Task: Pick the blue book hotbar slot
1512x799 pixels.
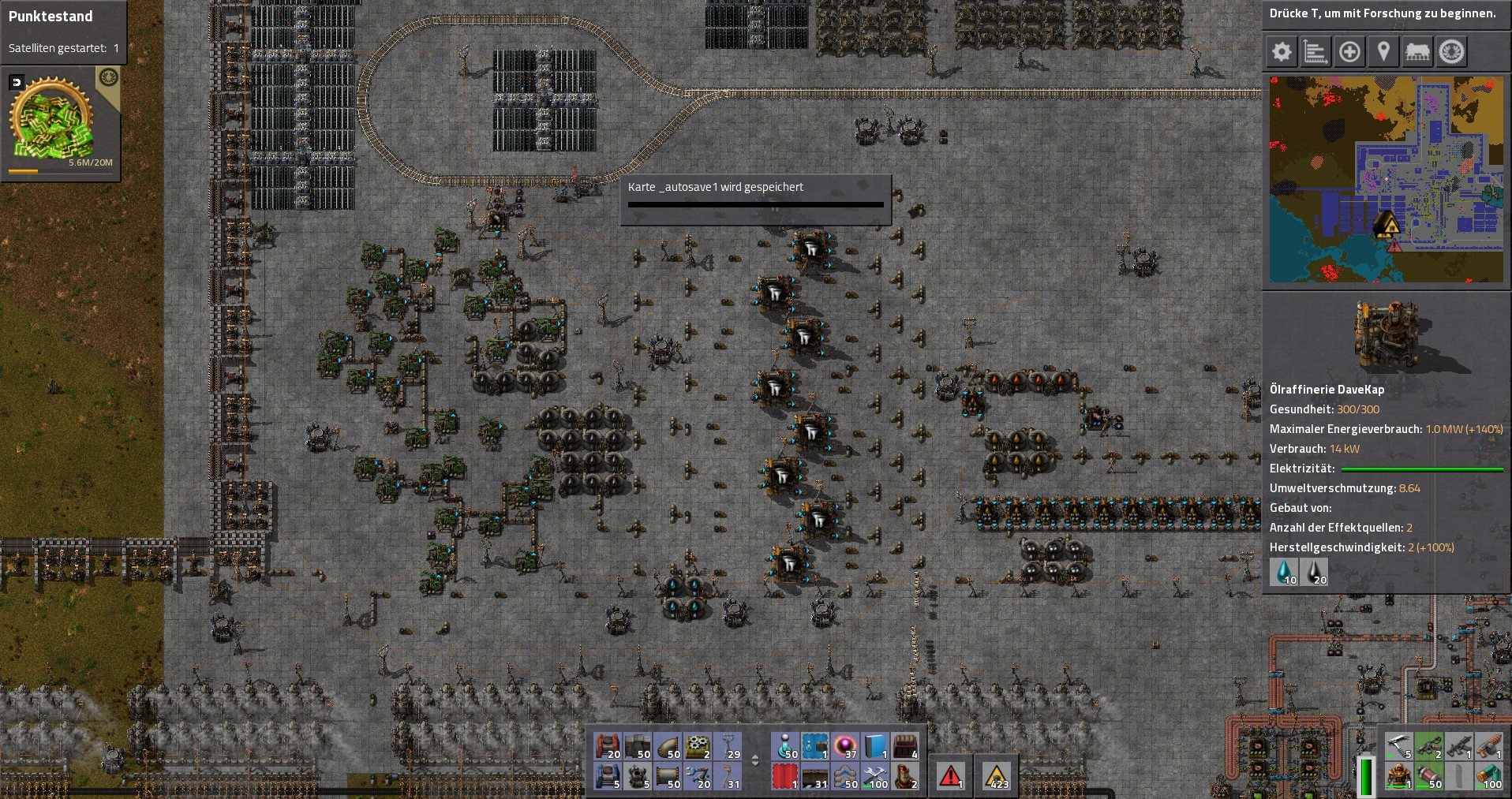Action: pyautogui.click(x=874, y=746)
